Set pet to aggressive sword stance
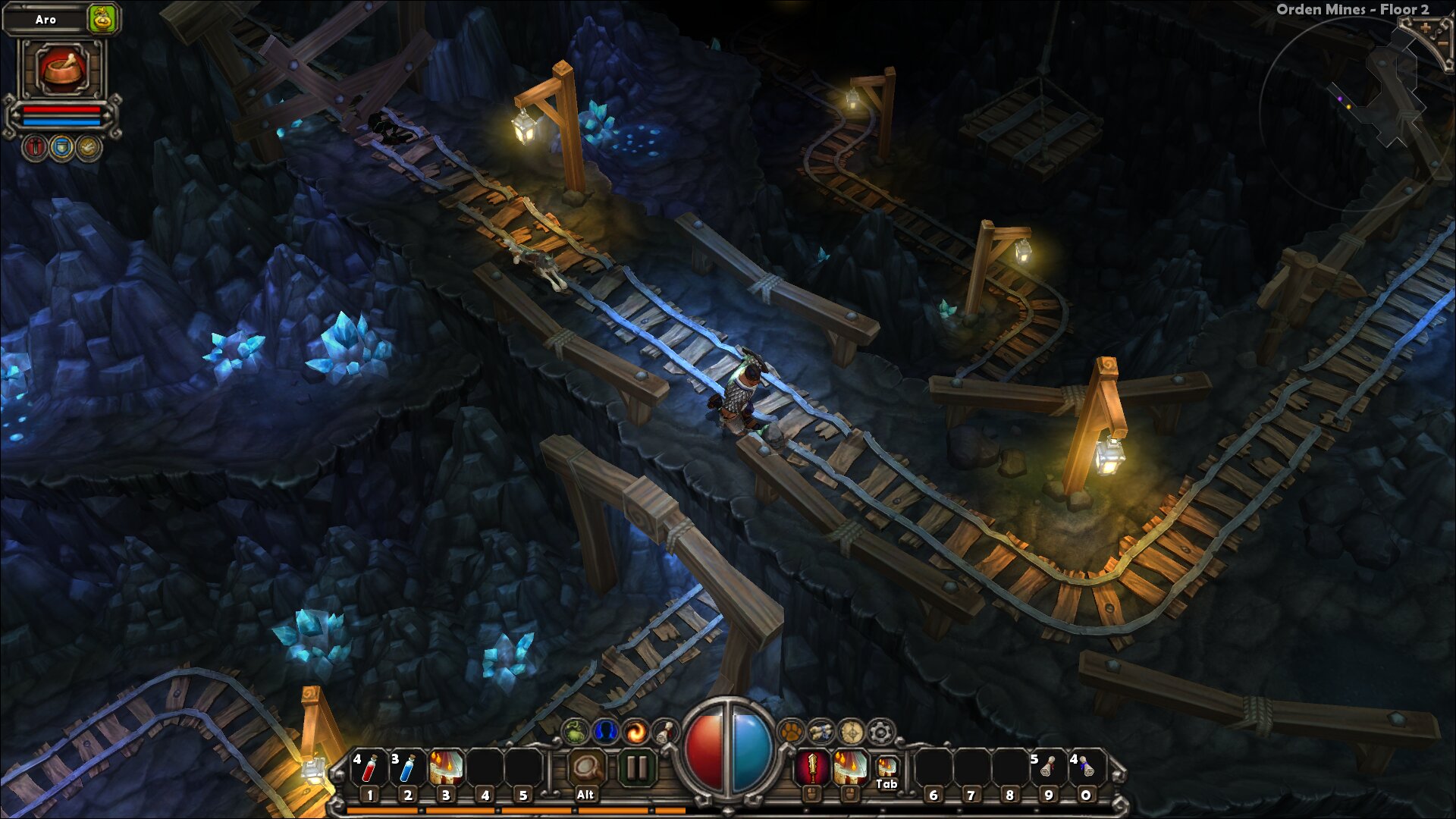 [35, 147]
